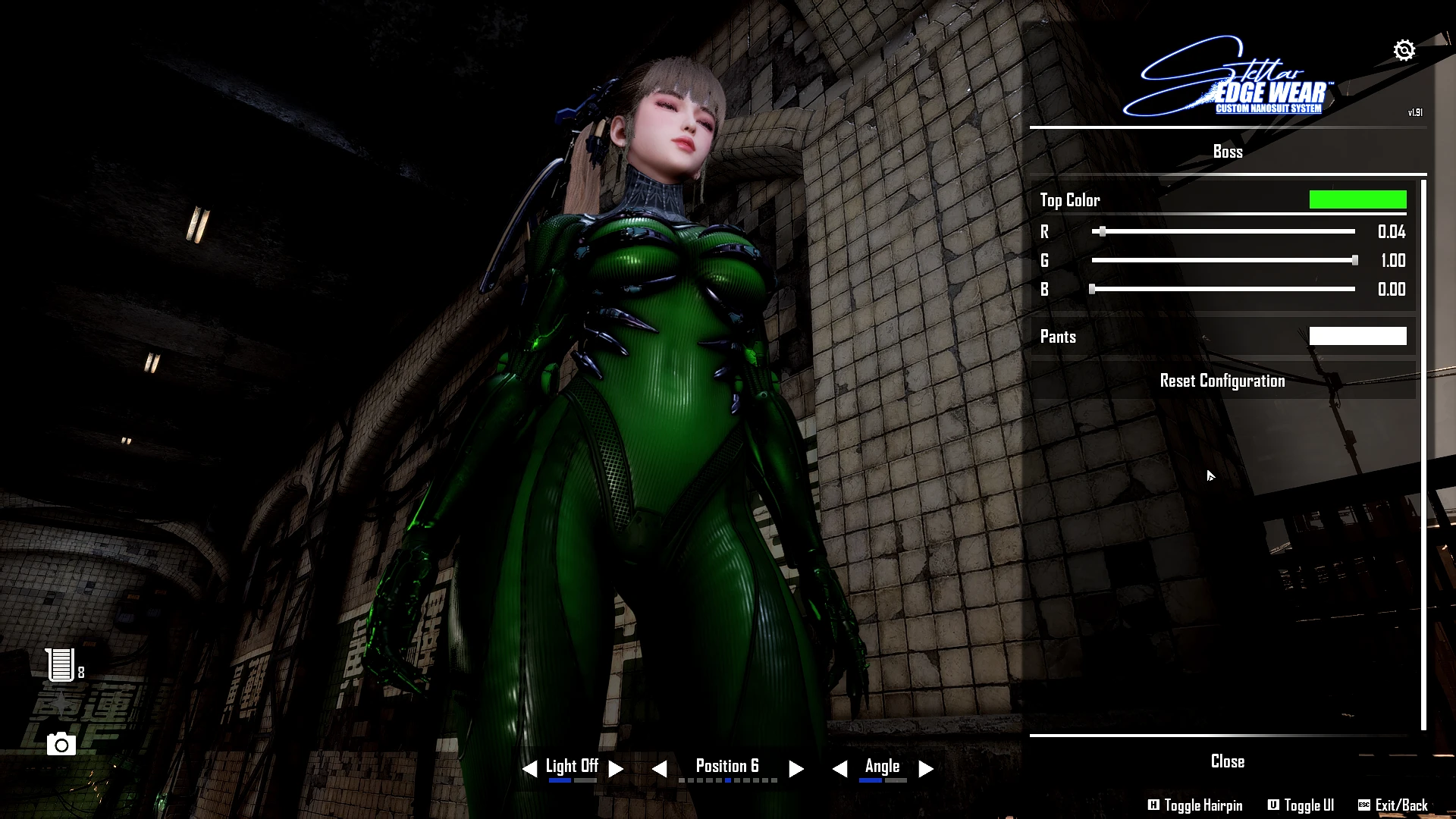
Task: Close the nanosuit customization panel
Action: (x=1227, y=761)
